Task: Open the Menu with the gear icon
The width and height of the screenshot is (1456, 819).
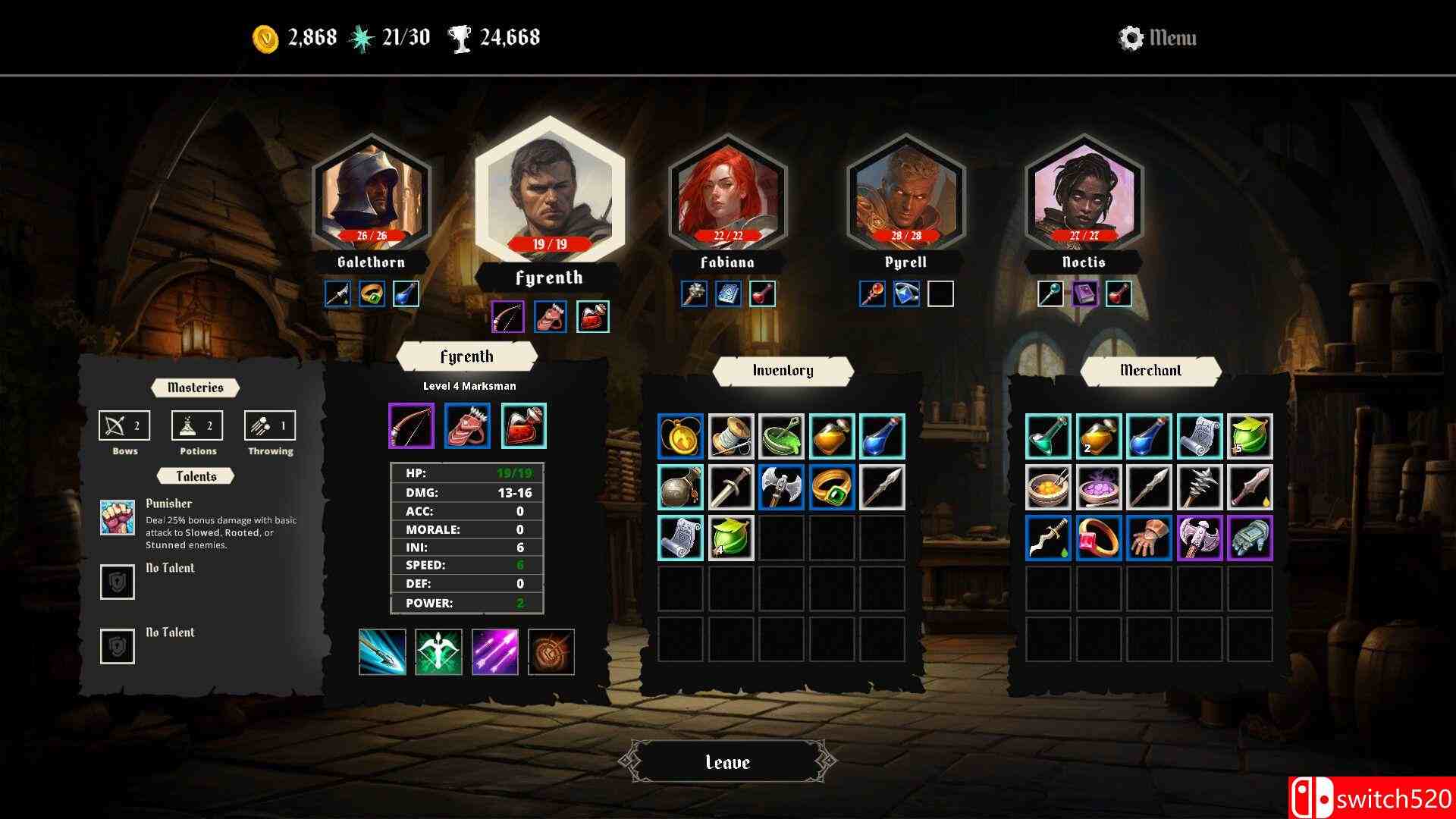Action: click(1131, 36)
